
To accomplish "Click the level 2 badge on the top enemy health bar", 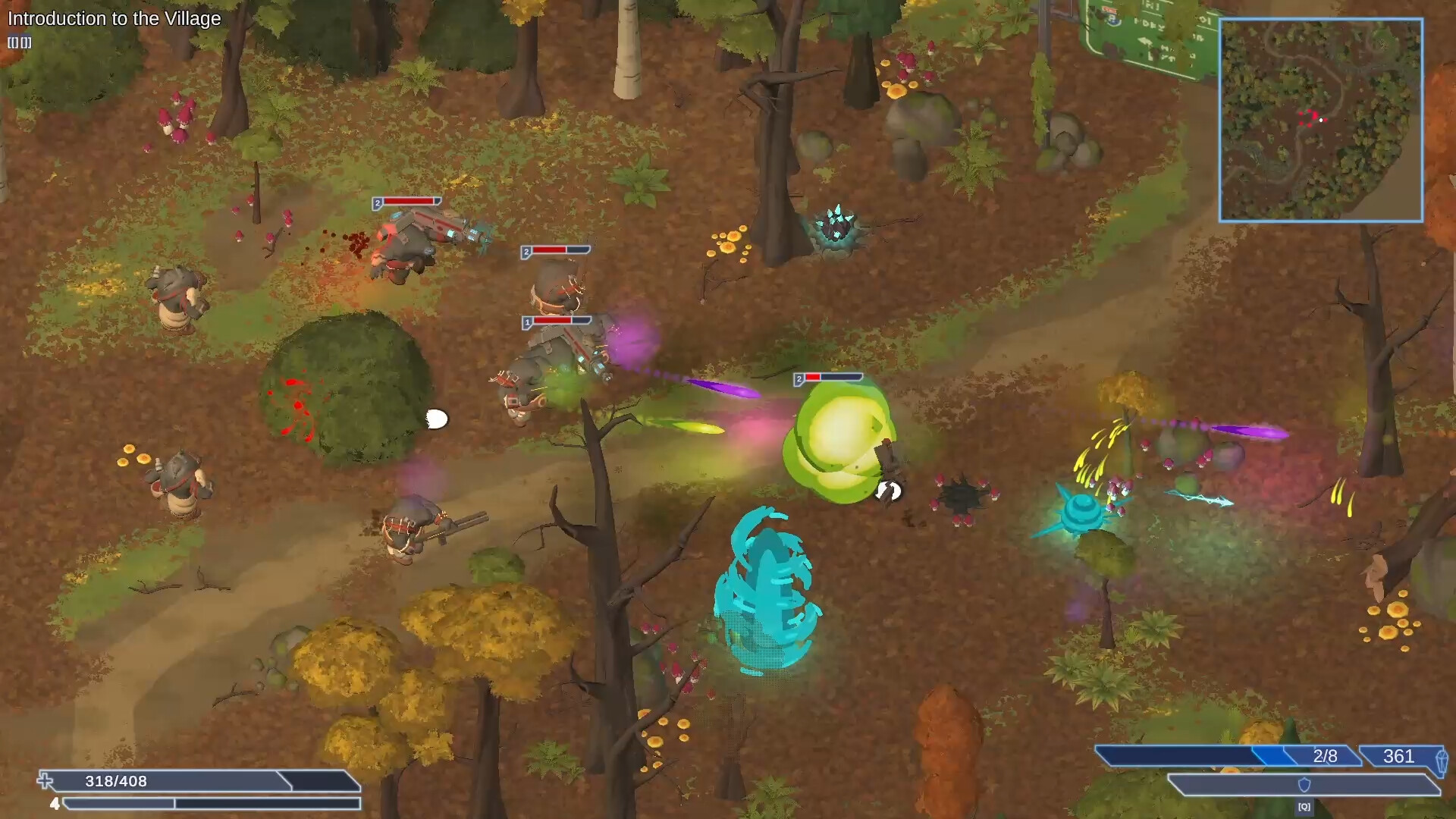I will pyautogui.click(x=377, y=202).
